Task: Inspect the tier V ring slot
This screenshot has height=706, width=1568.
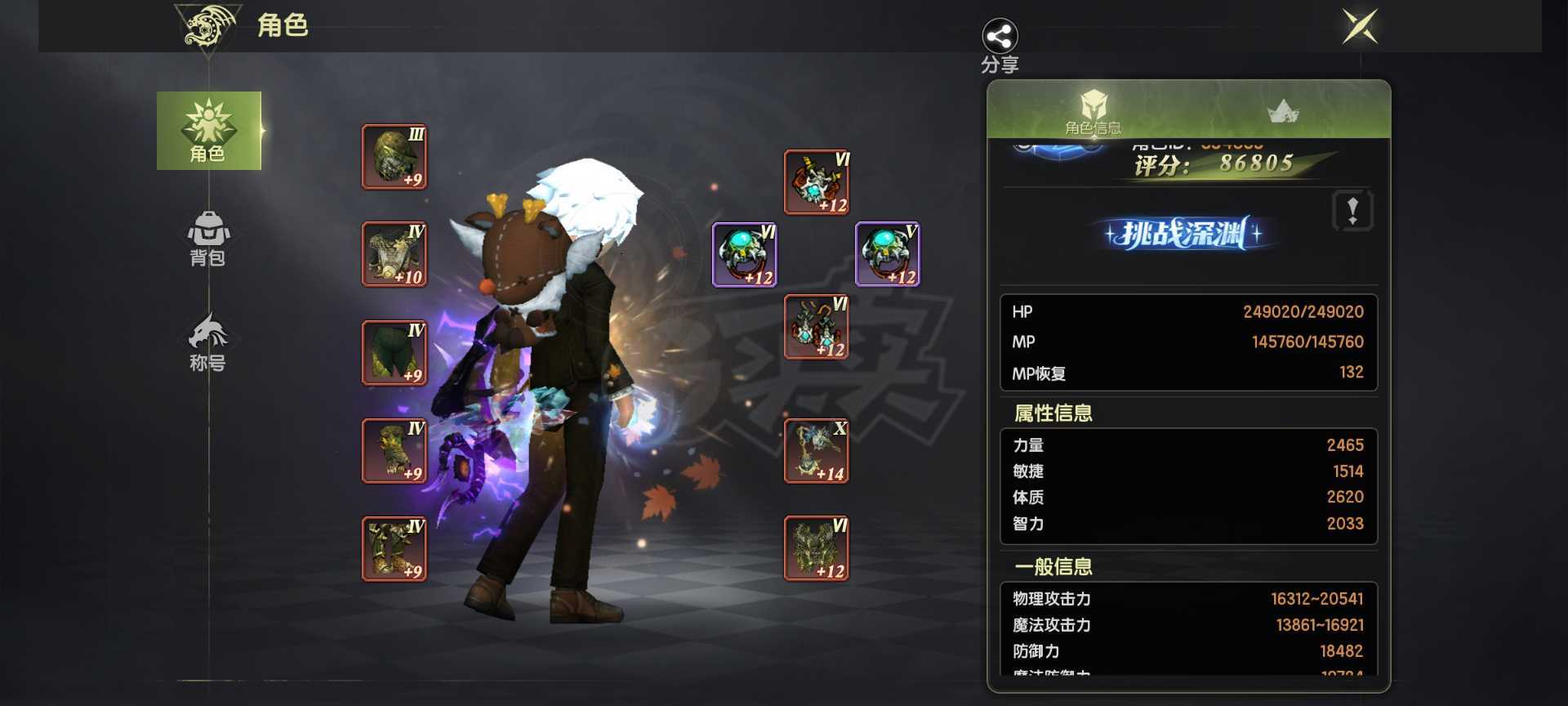Action: pos(888,254)
